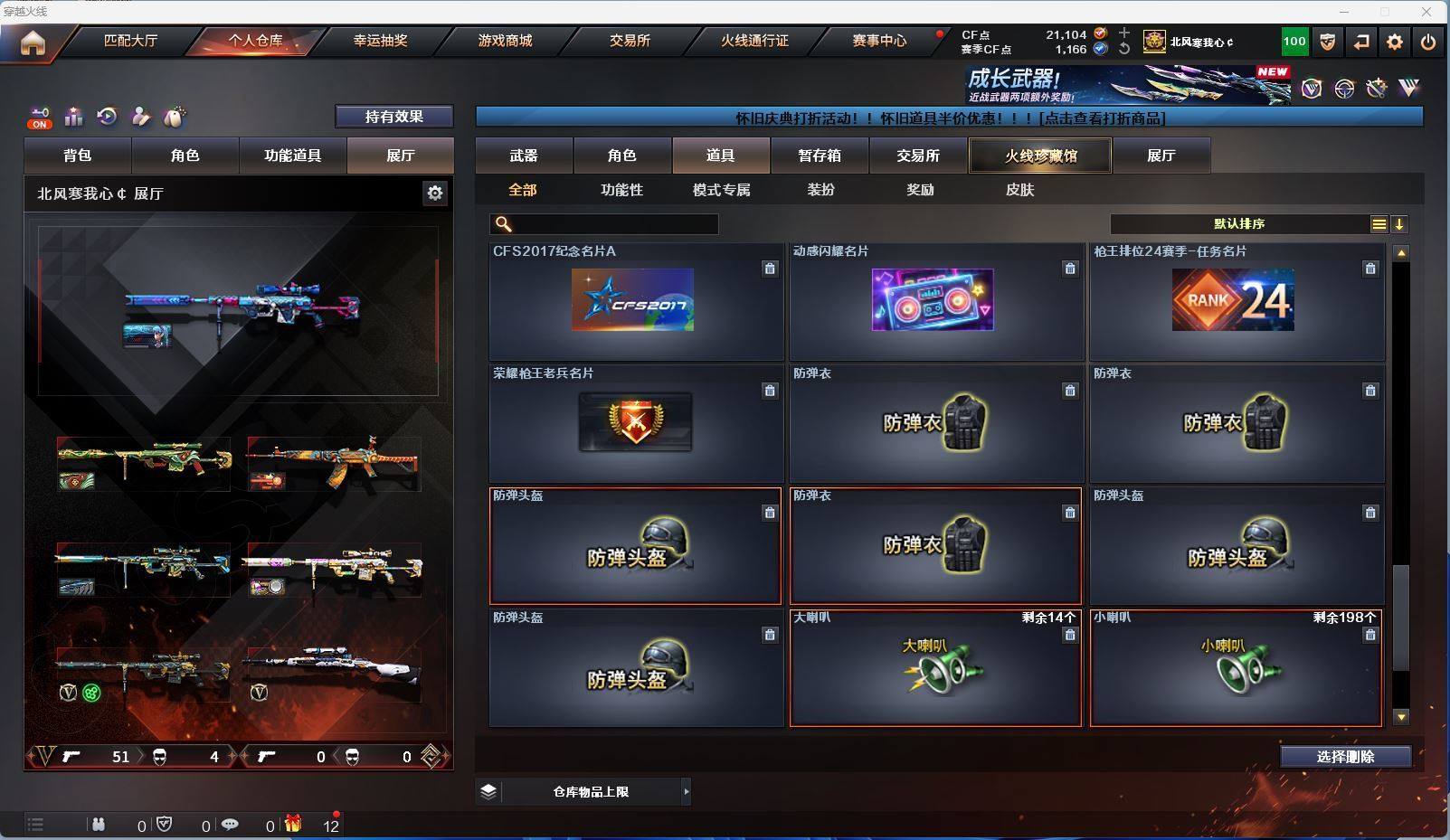Click the 选择删除 button
Viewport: 1450px width, 840px height.
(x=1345, y=757)
